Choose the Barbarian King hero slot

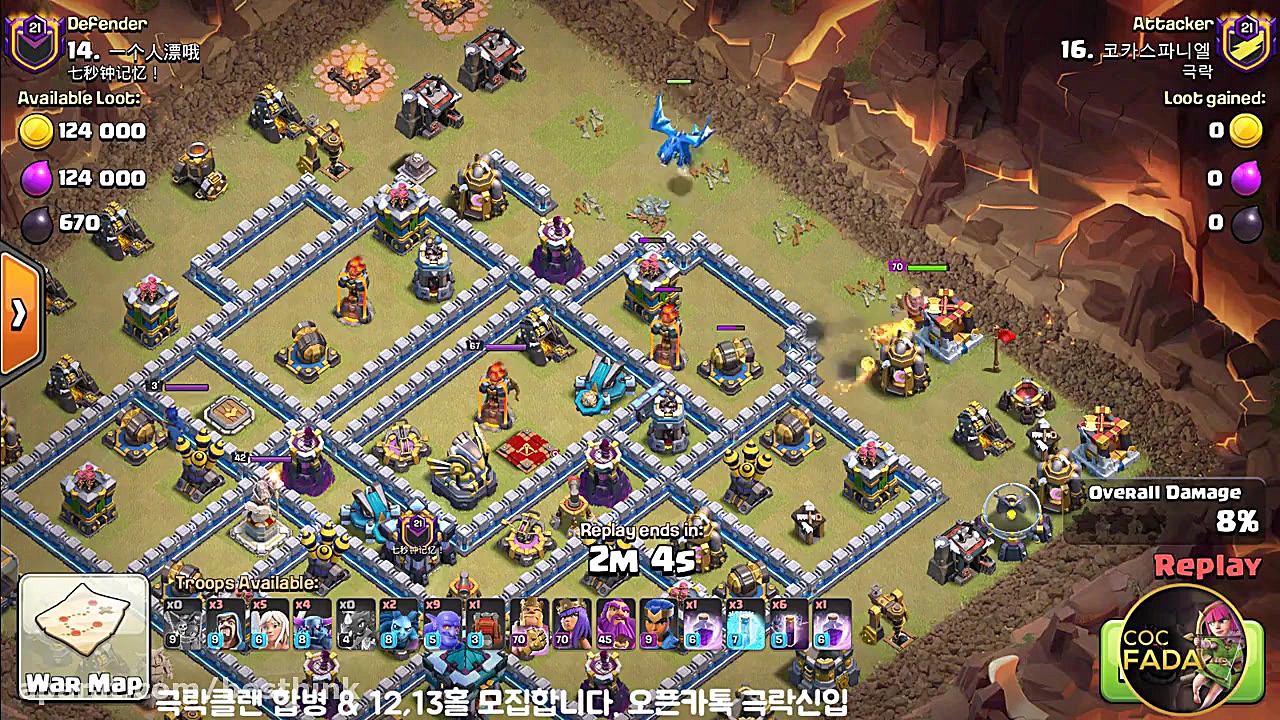pyautogui.click(x=530, y=625)
